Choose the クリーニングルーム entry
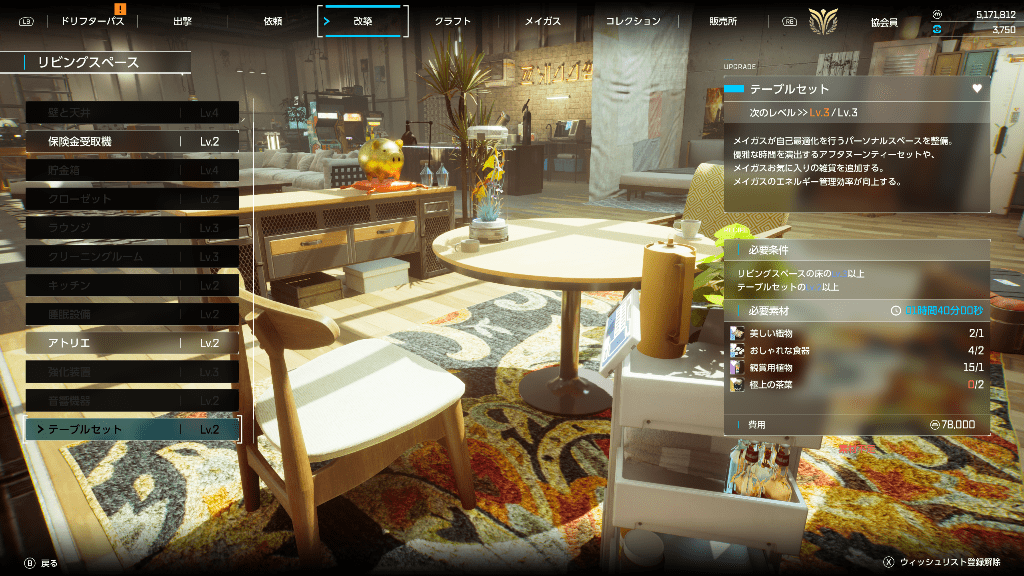This screenshot has width=1024, height=576. [x=132, y=257]
